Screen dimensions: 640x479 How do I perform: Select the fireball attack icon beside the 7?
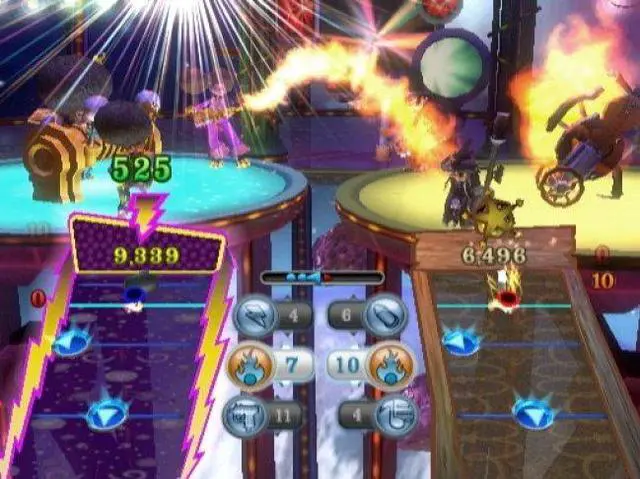click(x=252, y=366)
